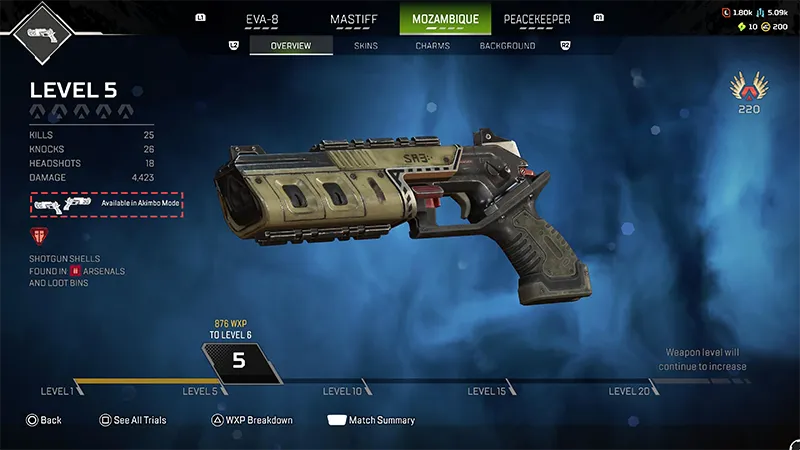Image resolution: width=800 pixels, height=450 pixels.
Task: Switch to the Charms sub-tab
Action: (x=432, y=46)
